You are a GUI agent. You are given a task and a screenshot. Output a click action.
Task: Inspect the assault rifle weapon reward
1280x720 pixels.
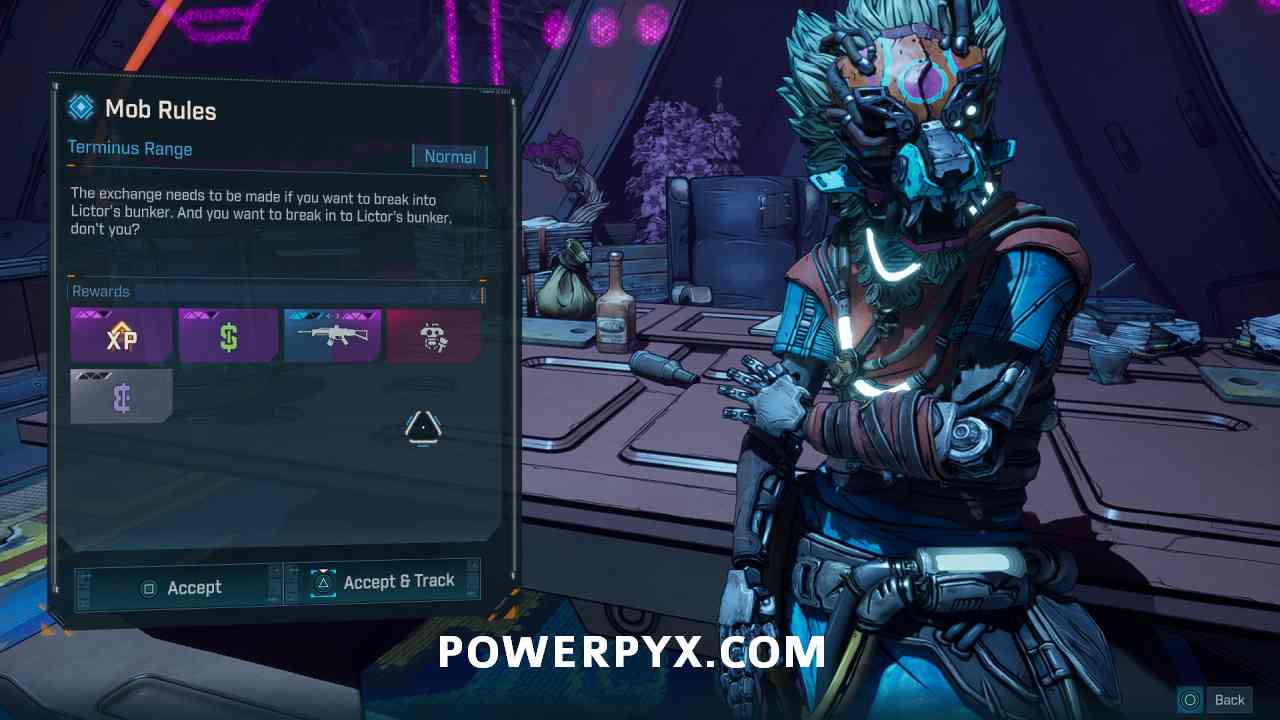point(332,335)
